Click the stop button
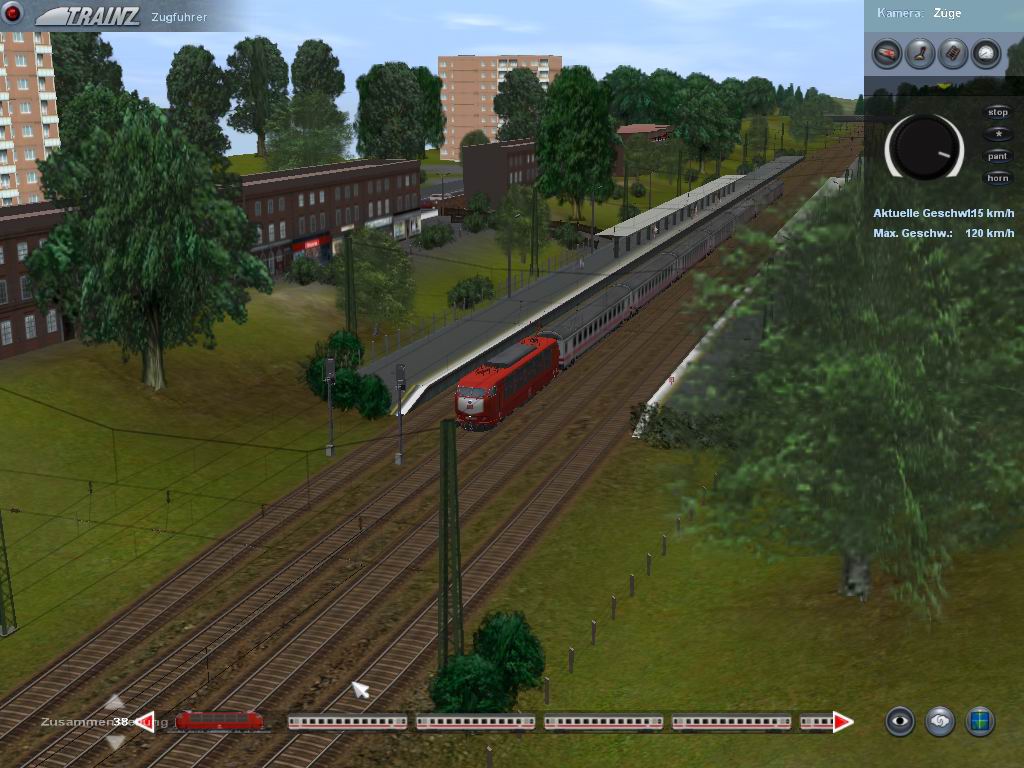 tap(997, 113)
